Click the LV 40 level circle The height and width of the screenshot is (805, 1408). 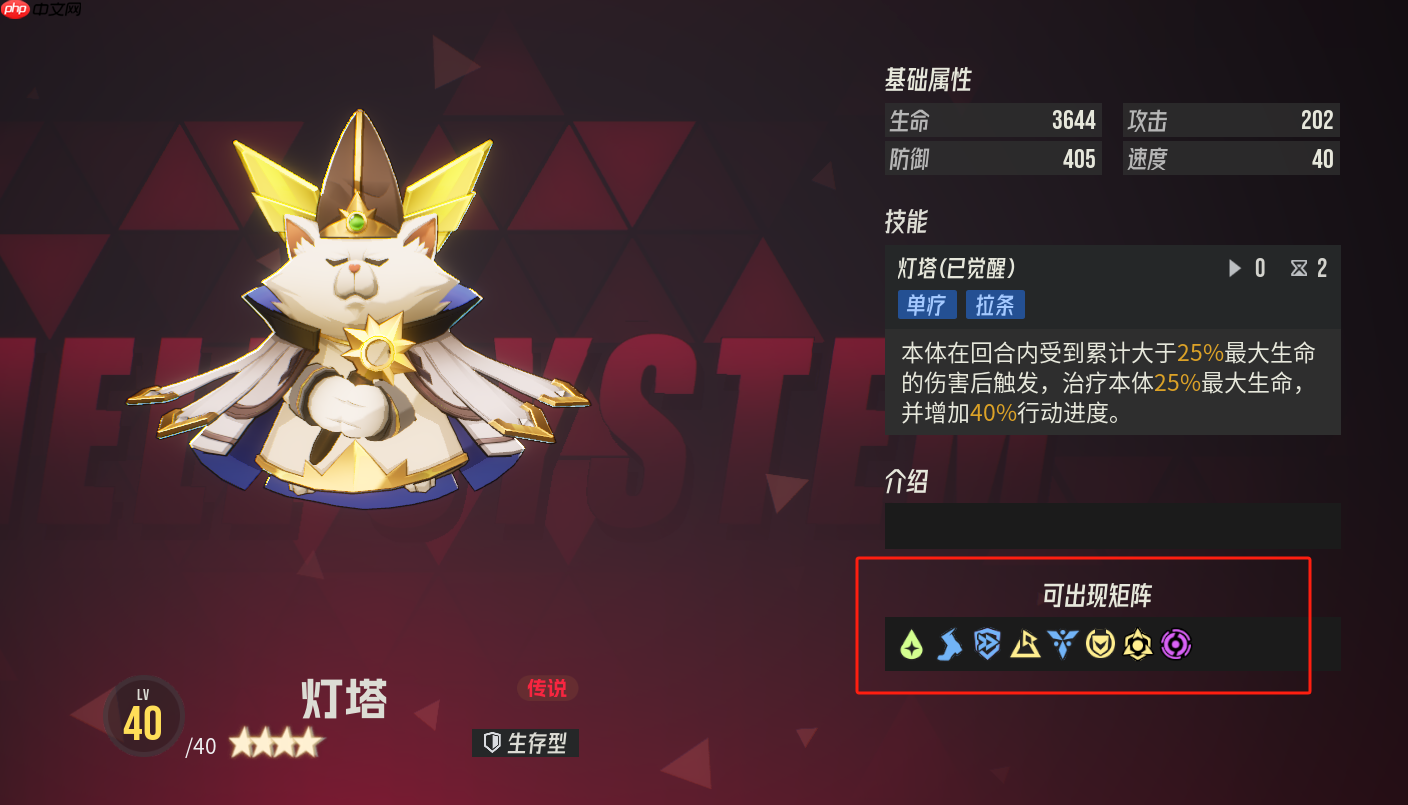[x=143, y=716]
